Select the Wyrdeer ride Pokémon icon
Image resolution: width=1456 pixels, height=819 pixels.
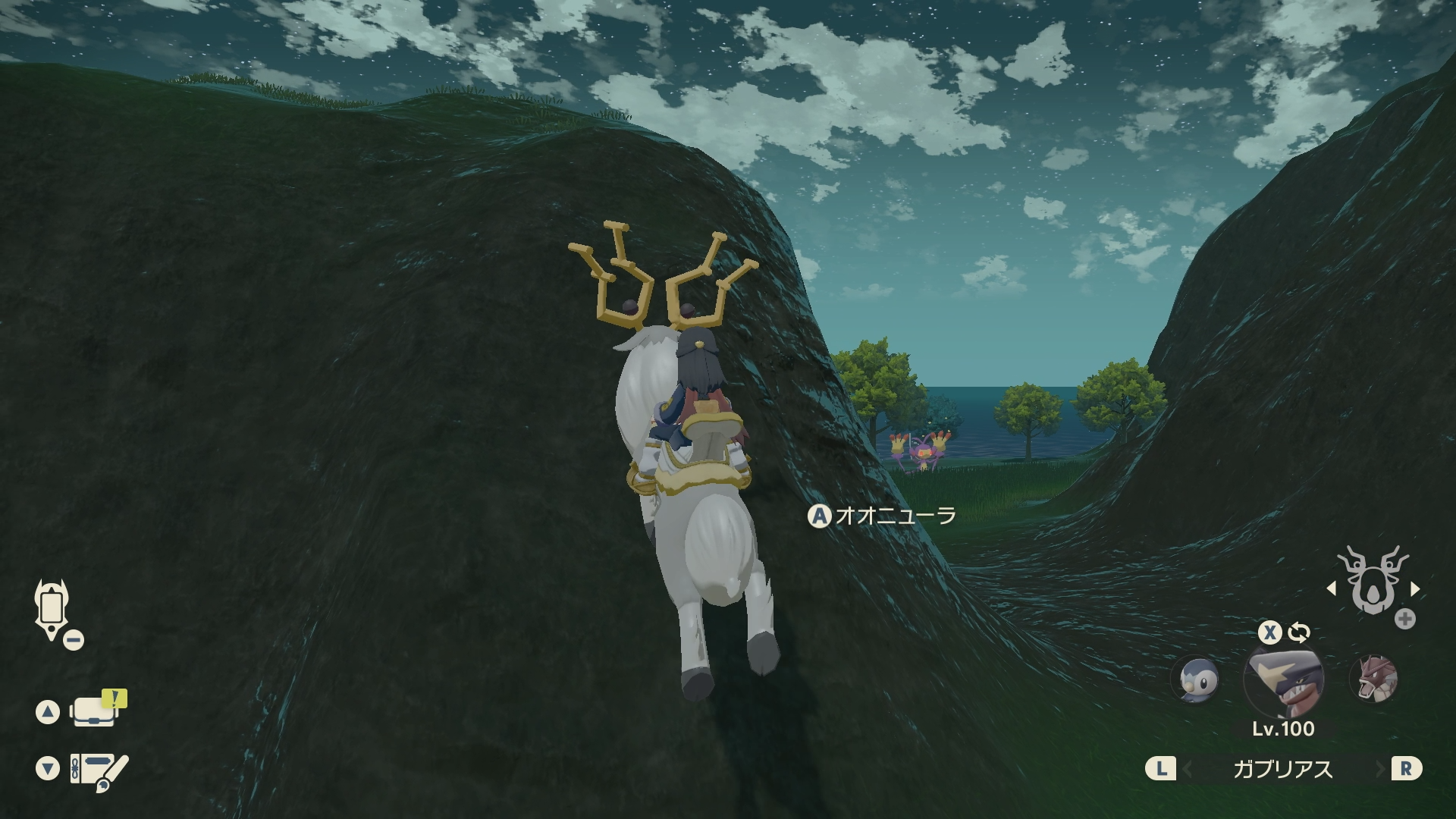pyautogui.click(x=1373, y=582)
